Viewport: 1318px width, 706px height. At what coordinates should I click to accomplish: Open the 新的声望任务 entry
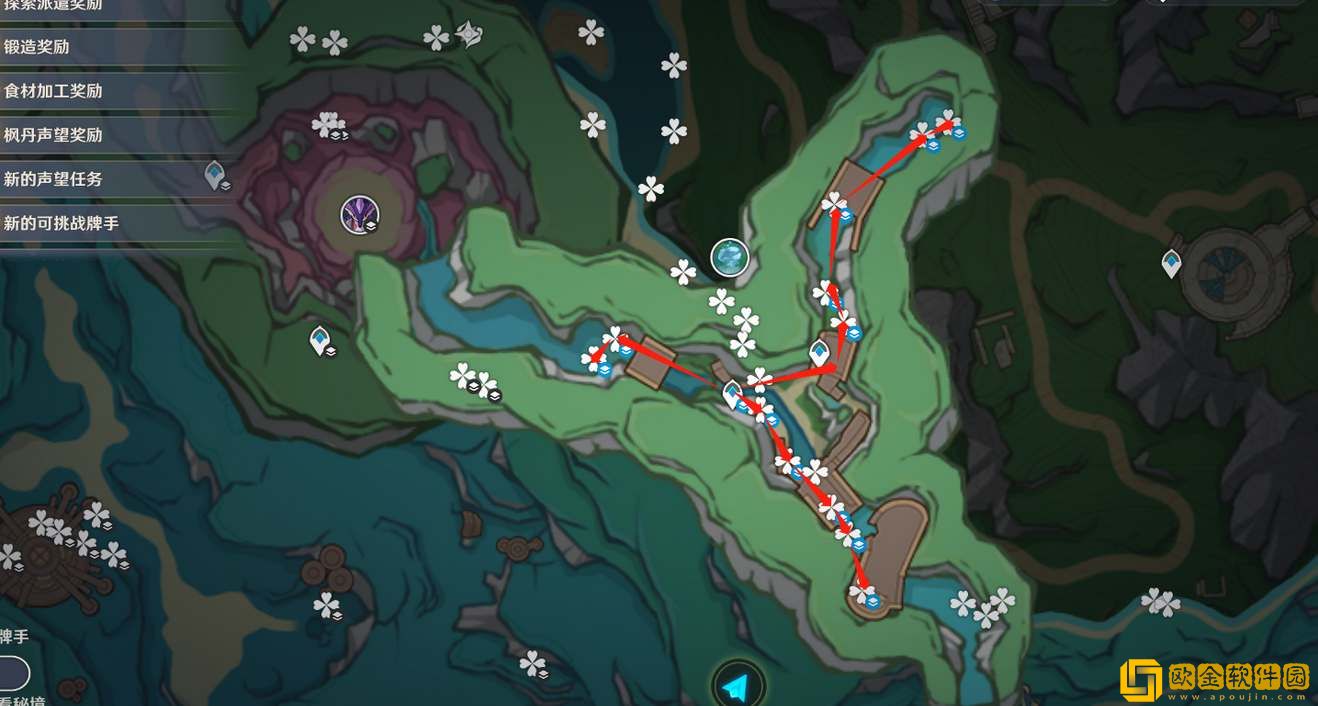pyautogui.click(x=54, y=179)
